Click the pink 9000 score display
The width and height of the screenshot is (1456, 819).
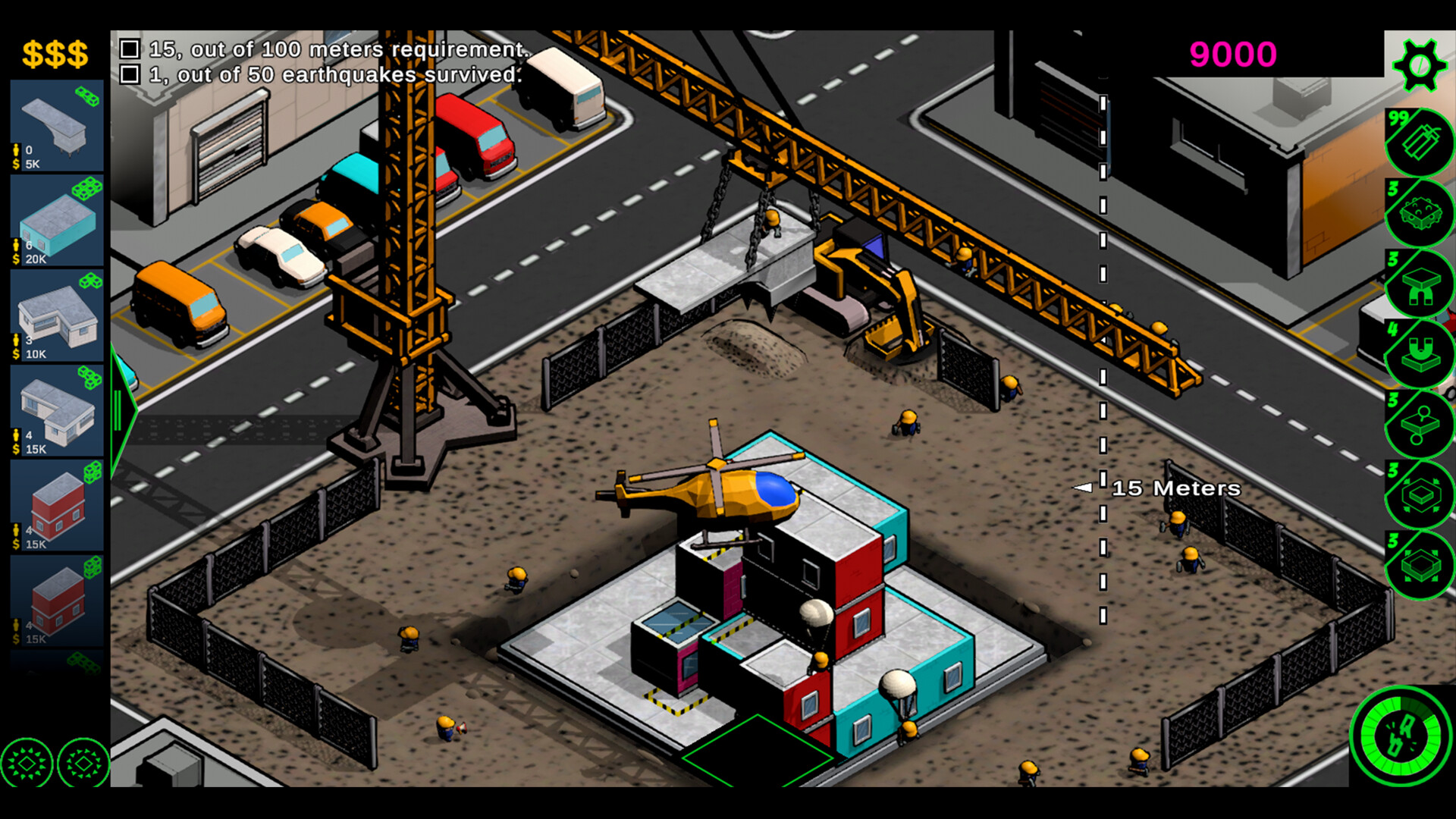pos(1232,54)
